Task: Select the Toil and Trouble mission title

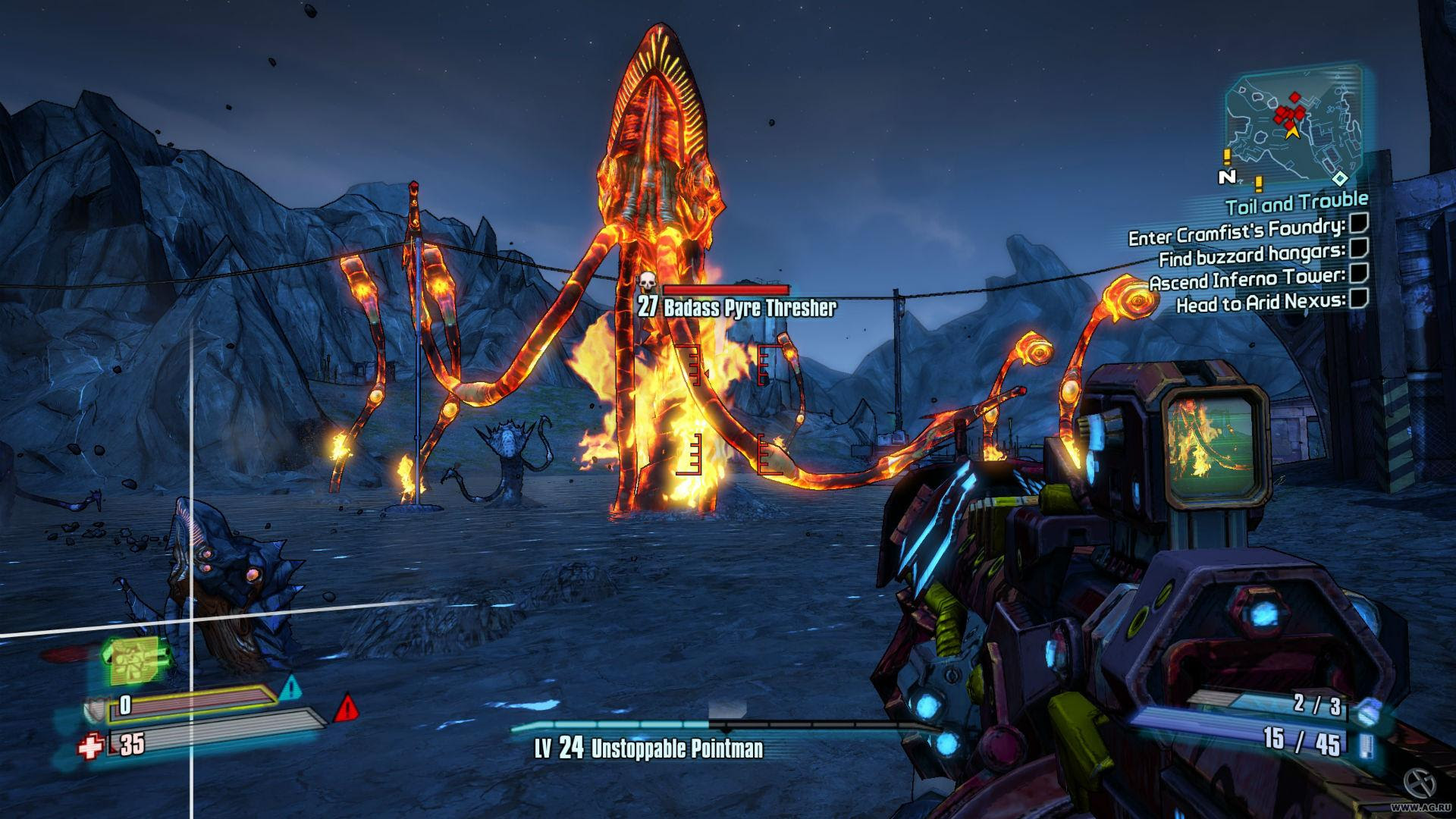Action: (x=1296, y=202)
